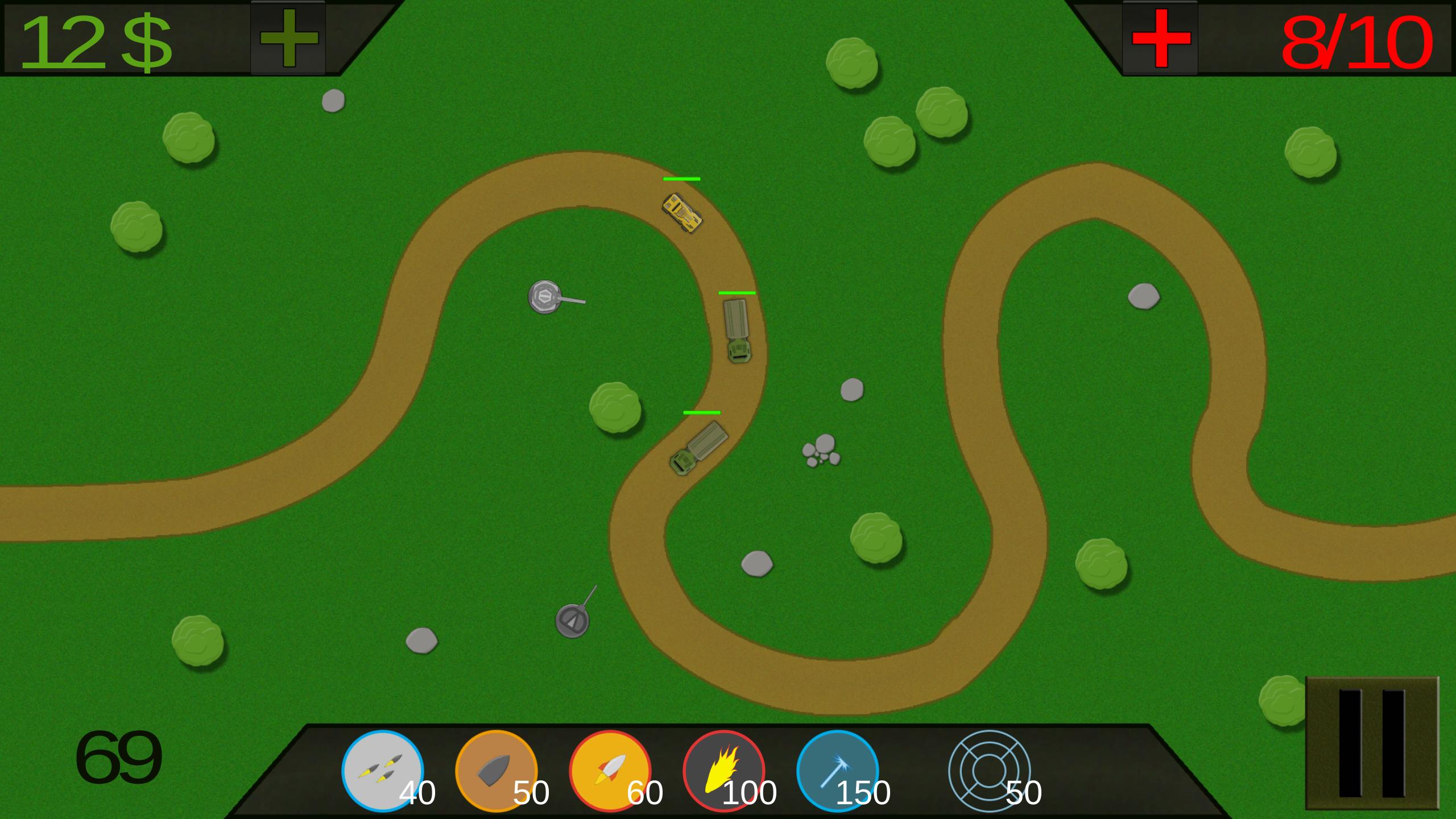
Task: Click the green plus to add money
Action: click(288, 38)
